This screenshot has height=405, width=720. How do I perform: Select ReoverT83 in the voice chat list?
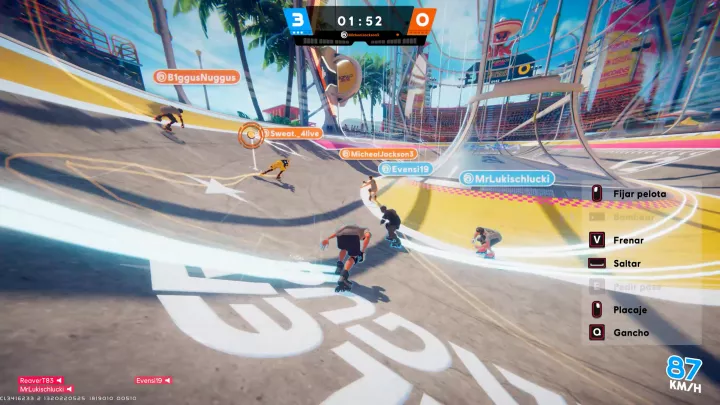40,381
